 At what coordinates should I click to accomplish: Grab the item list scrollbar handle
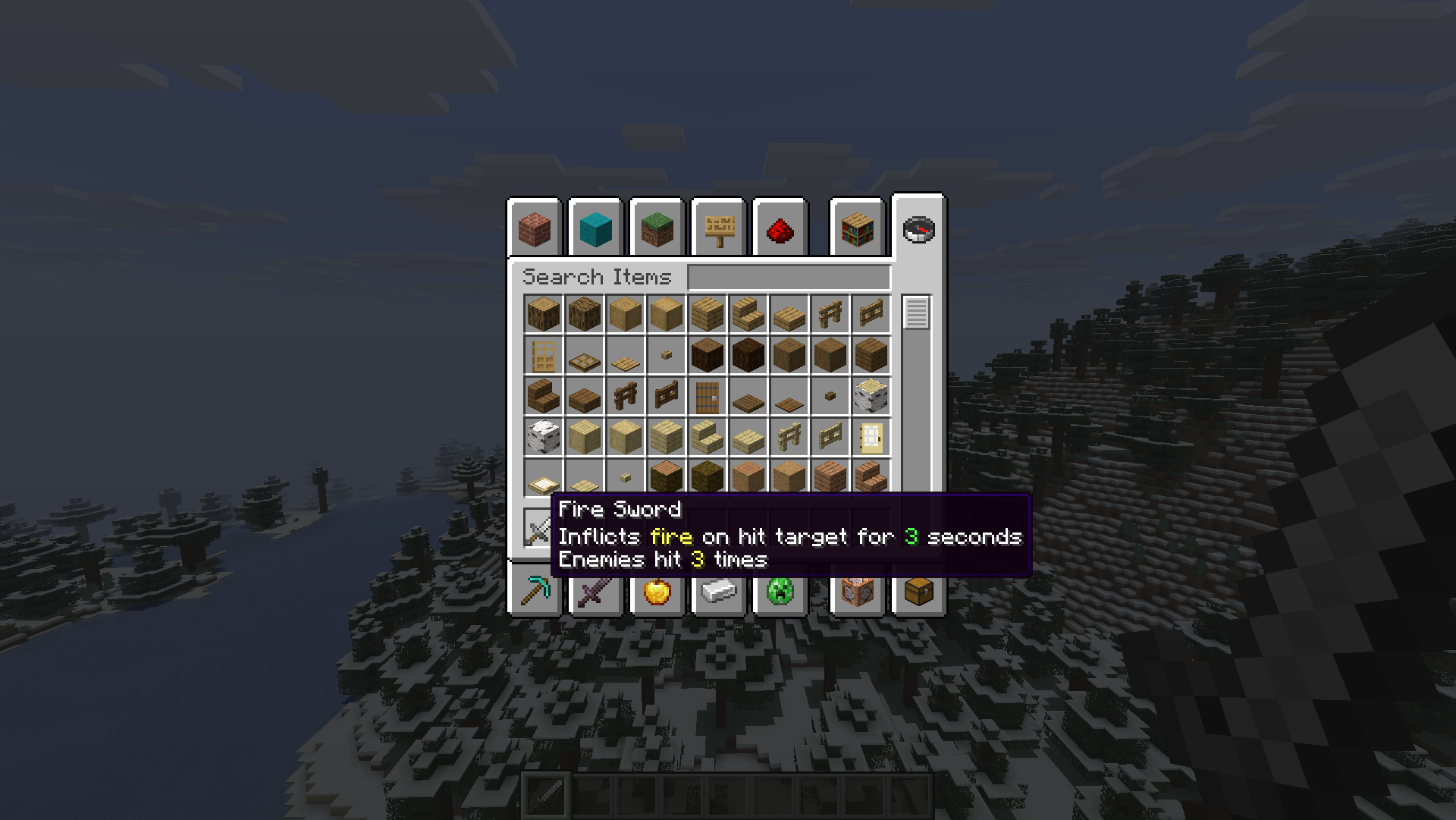[x=916, y=313]
